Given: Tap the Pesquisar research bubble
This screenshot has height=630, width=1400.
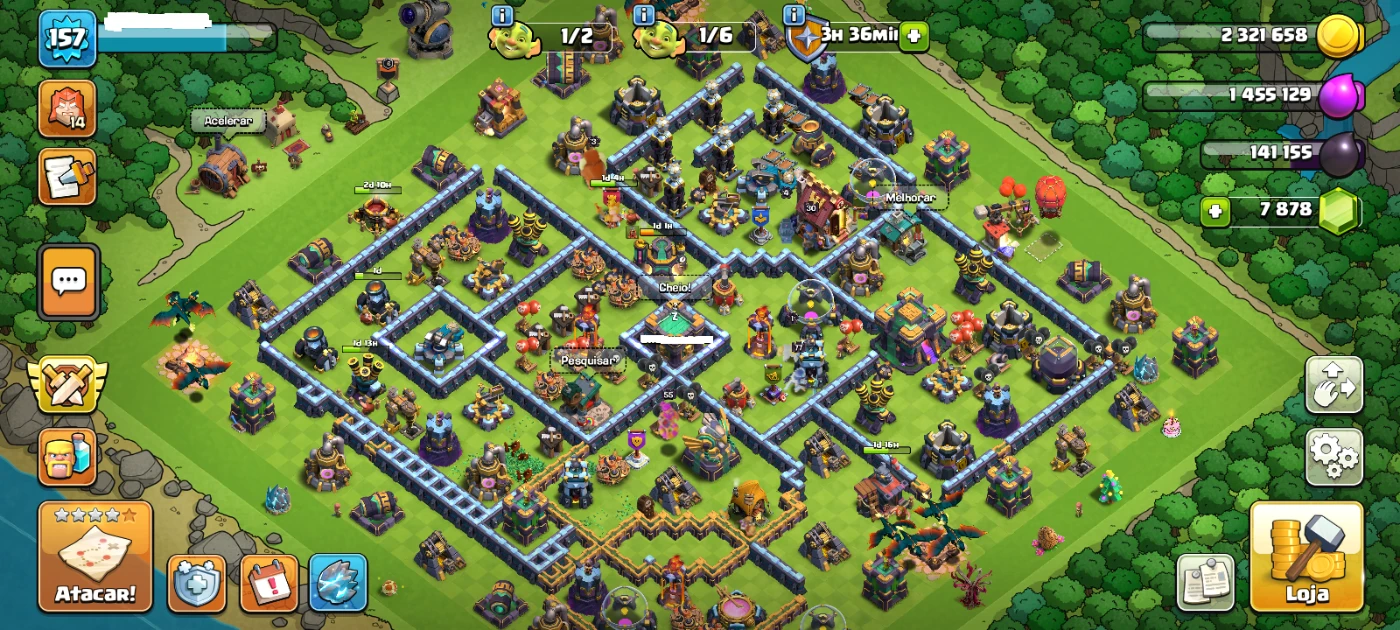Looking at the screenshot, I should coord(588,359).
